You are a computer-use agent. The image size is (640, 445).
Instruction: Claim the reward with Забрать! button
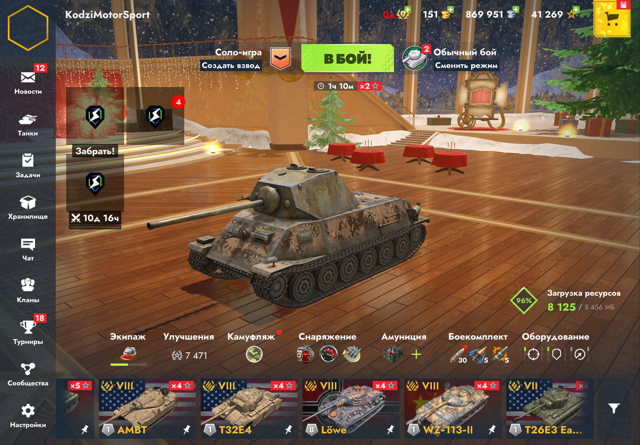(95, 151)
